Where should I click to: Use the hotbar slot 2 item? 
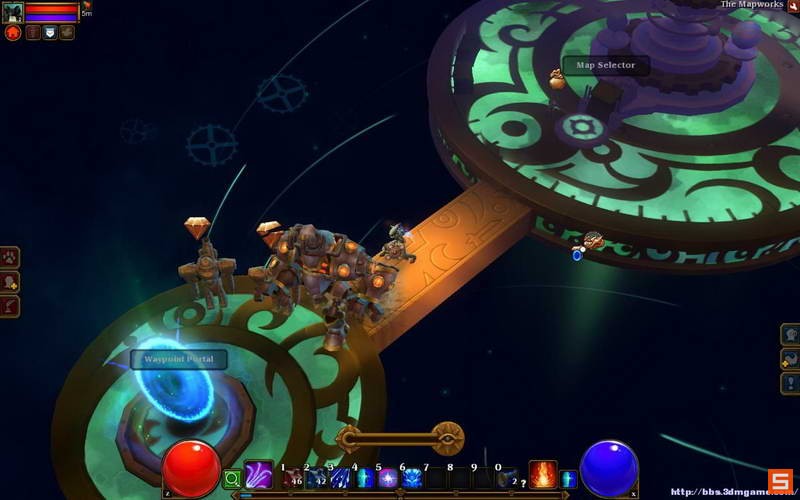point(317,478)
